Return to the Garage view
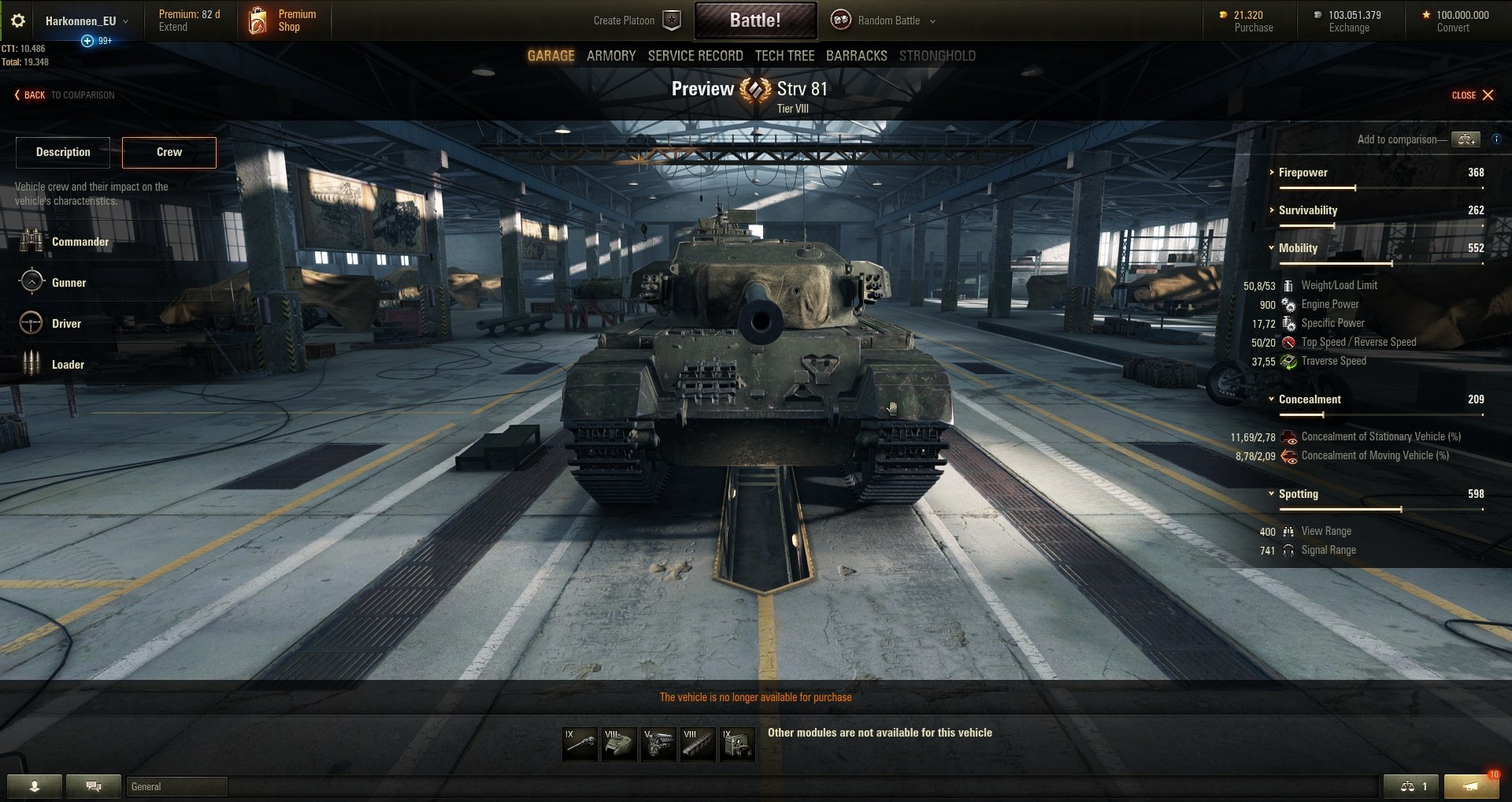The image size is (1512, 802). pyautogui.click(x=550, y=56)
